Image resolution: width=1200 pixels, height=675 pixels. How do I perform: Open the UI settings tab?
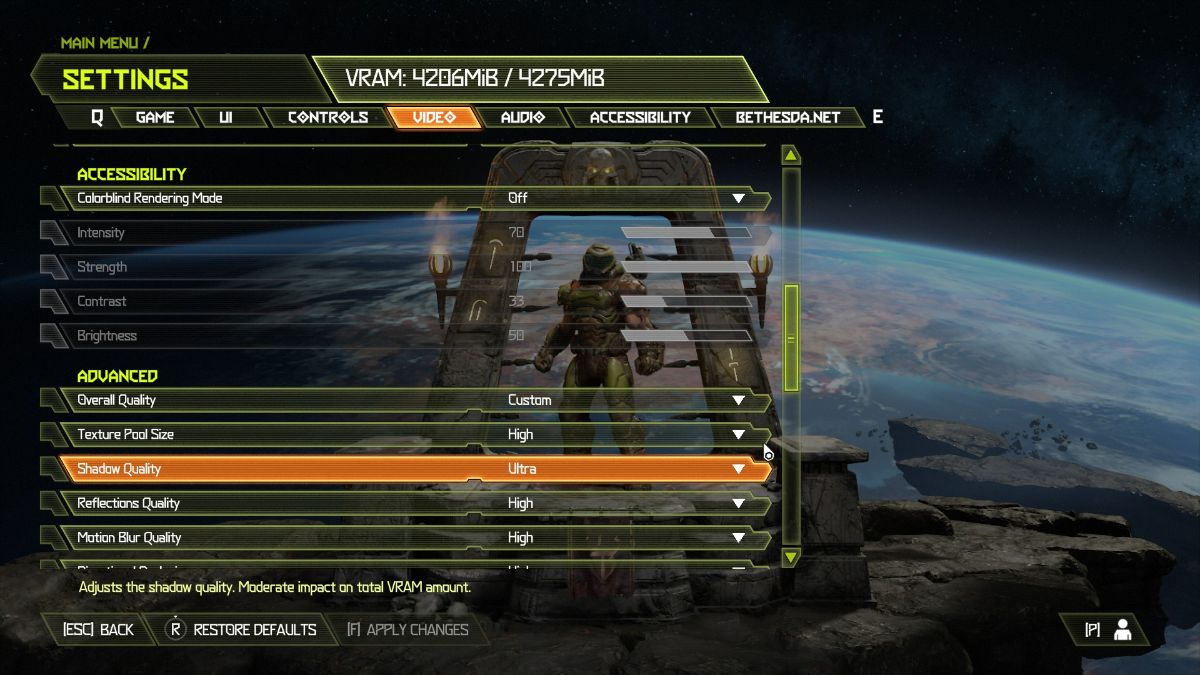click(x=225, y=117)
